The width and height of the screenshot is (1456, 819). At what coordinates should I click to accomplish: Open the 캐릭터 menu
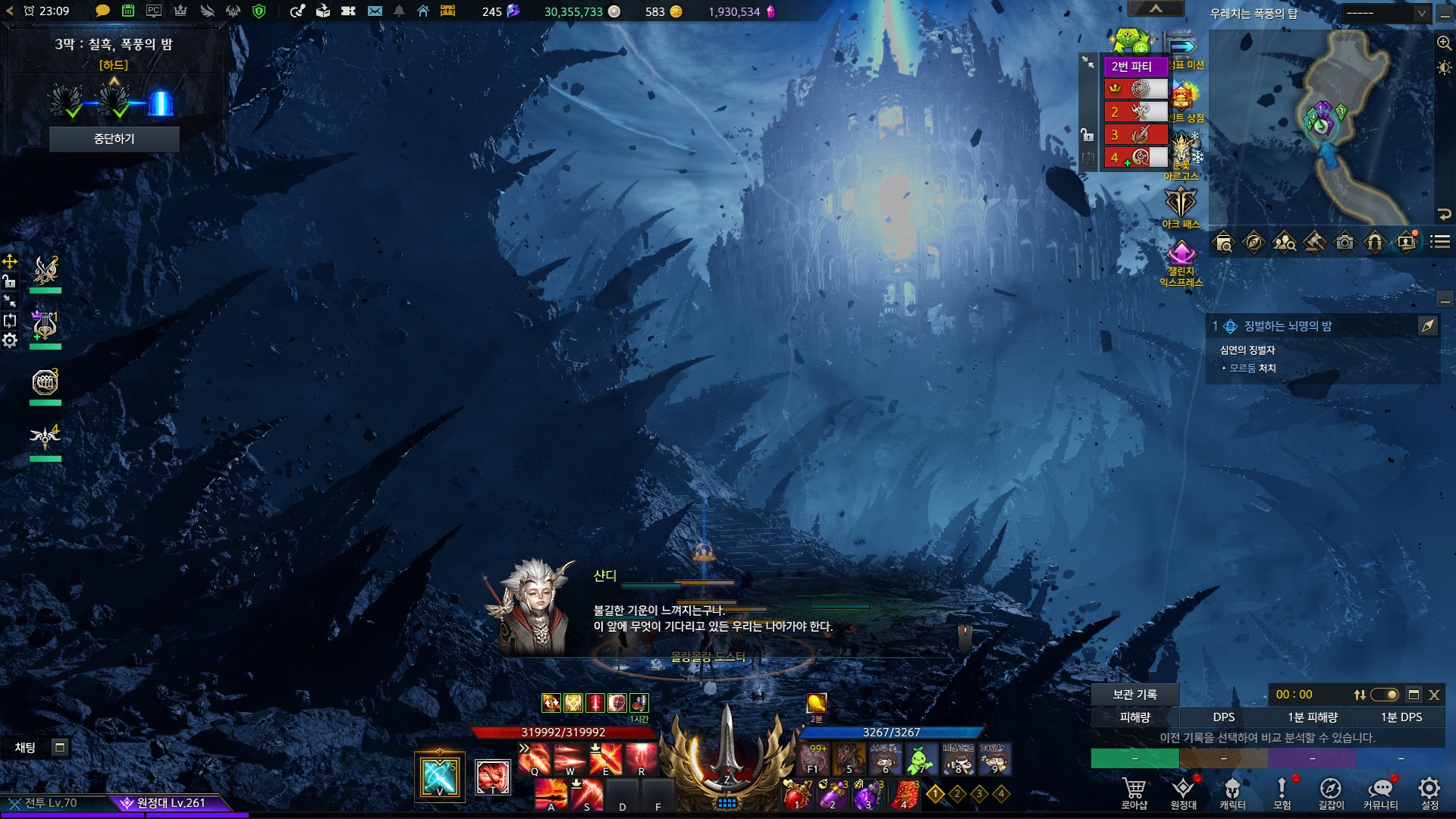coord(1232,792)
